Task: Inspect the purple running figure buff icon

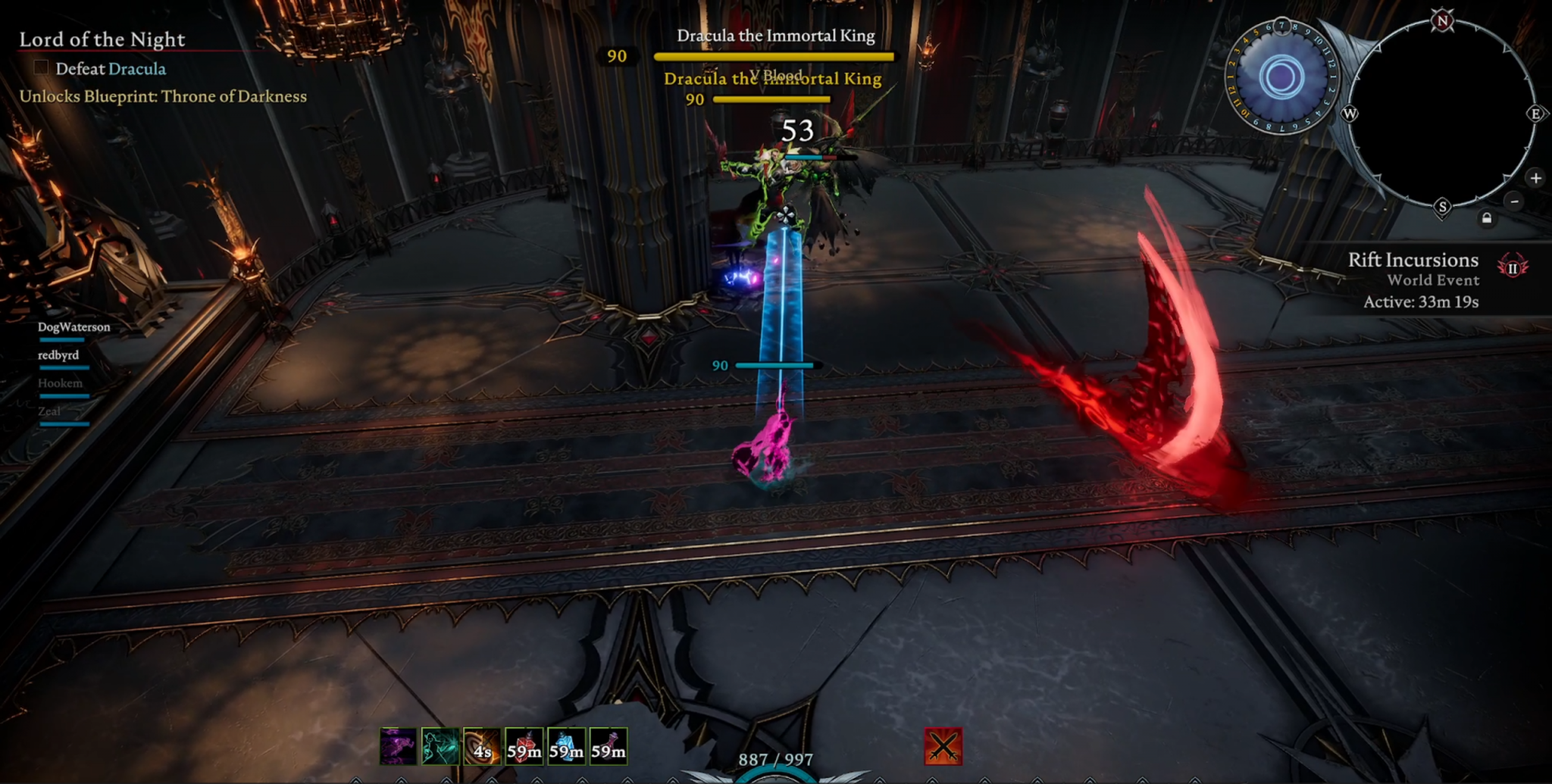Action: coord(398,746)
